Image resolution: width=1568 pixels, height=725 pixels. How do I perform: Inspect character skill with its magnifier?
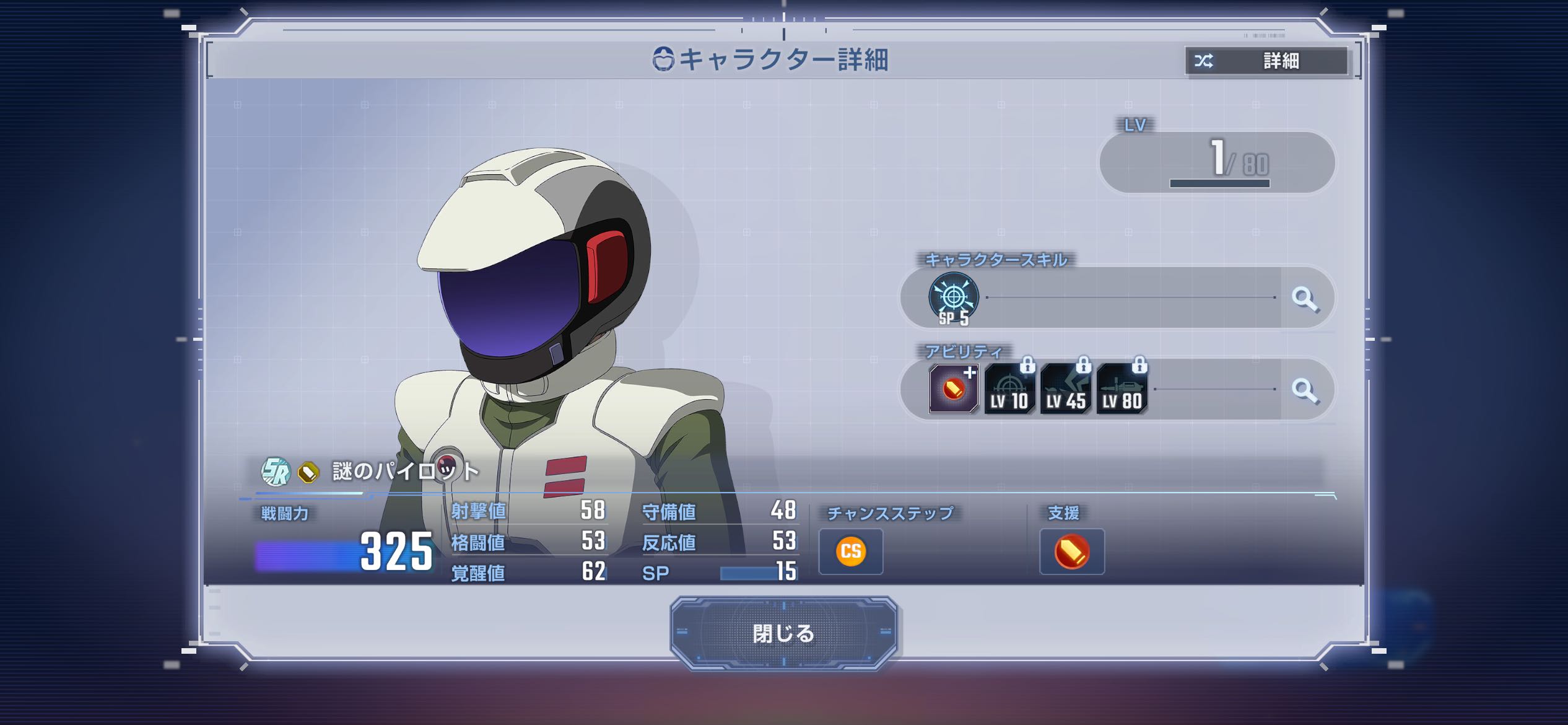tap(1305, 299)
